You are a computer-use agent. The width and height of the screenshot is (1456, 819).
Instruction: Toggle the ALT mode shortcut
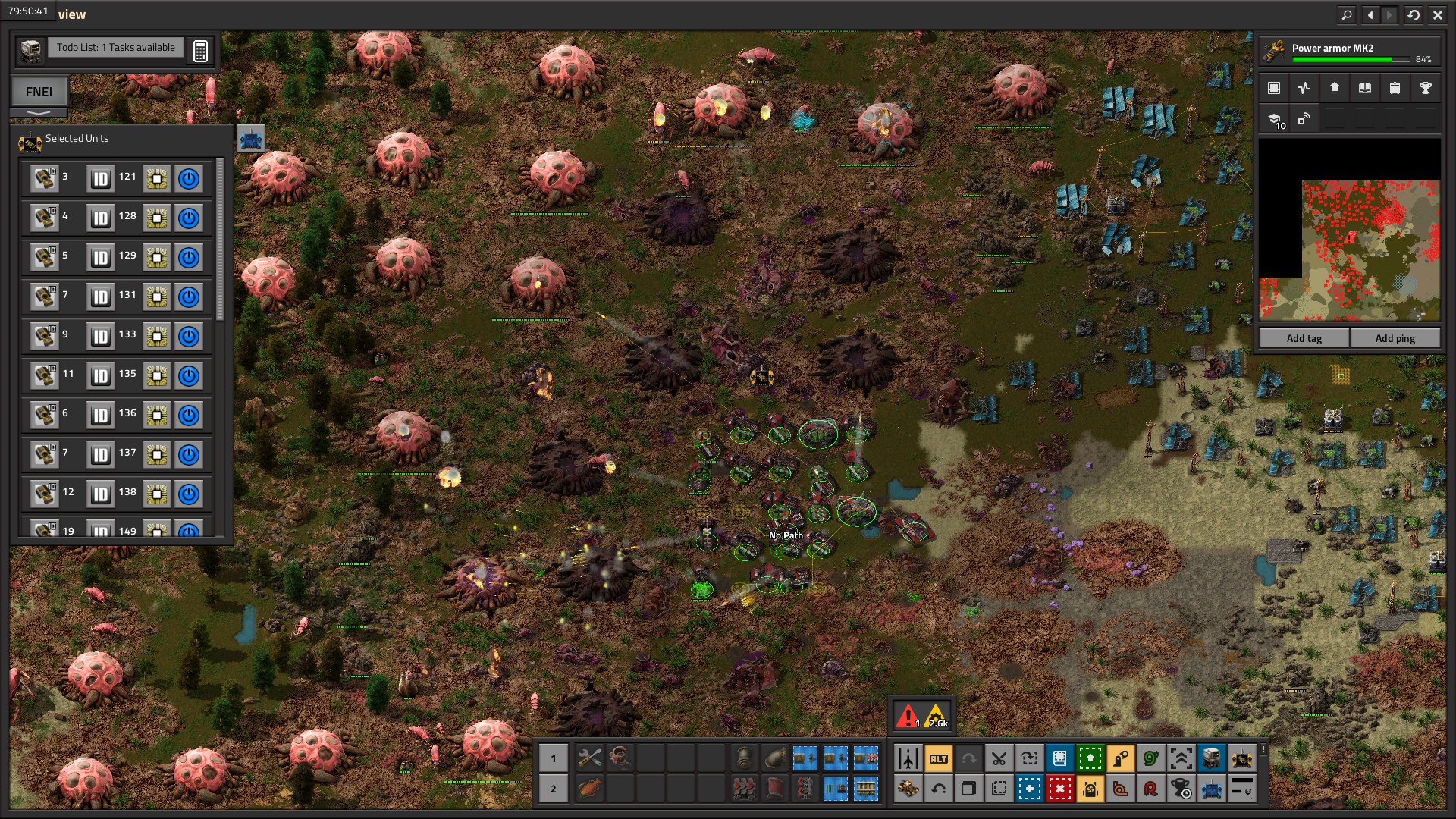point(938,758)
